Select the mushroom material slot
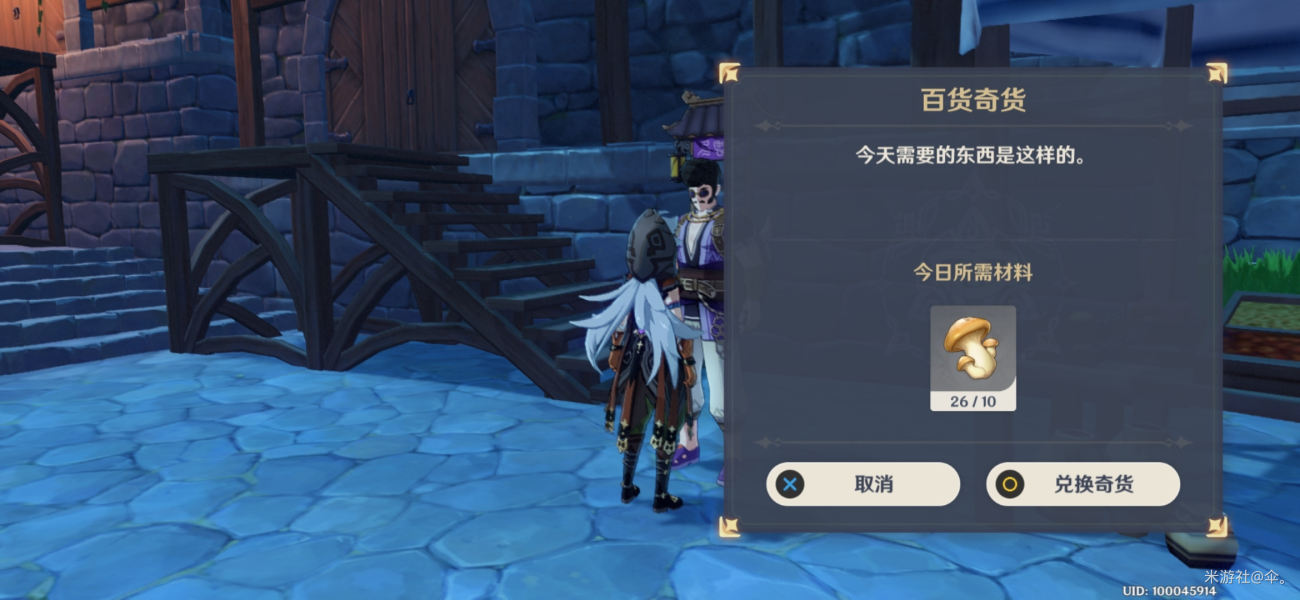The height and width of the screenshot is (600, 1300). pos(972,356)
